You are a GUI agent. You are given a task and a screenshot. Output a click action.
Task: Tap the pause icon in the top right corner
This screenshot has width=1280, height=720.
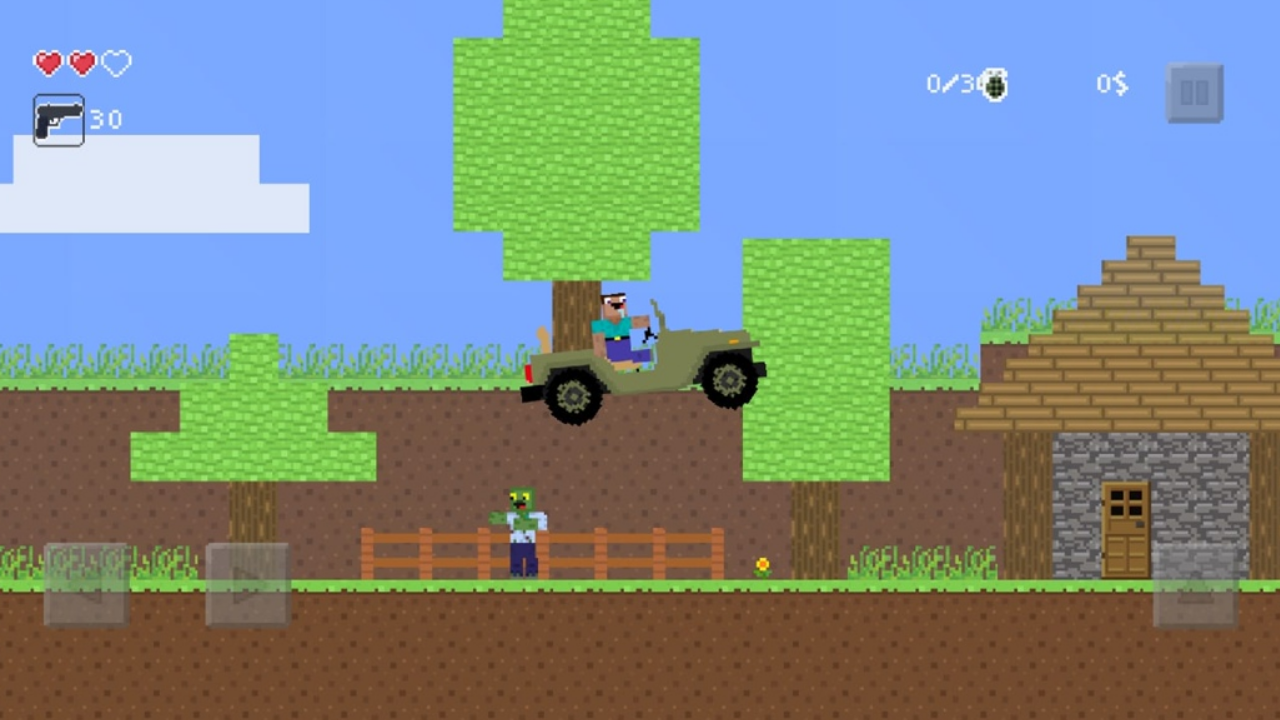click(1195, 91)
